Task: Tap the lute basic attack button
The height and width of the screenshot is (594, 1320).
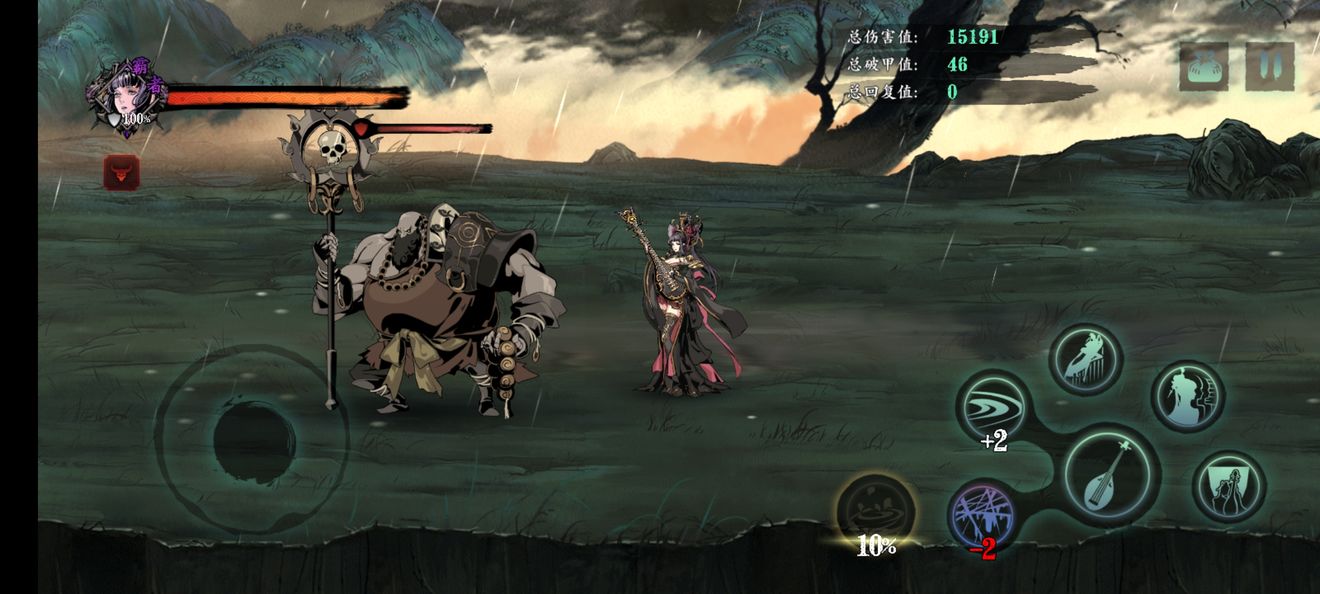Action: 1110,473
